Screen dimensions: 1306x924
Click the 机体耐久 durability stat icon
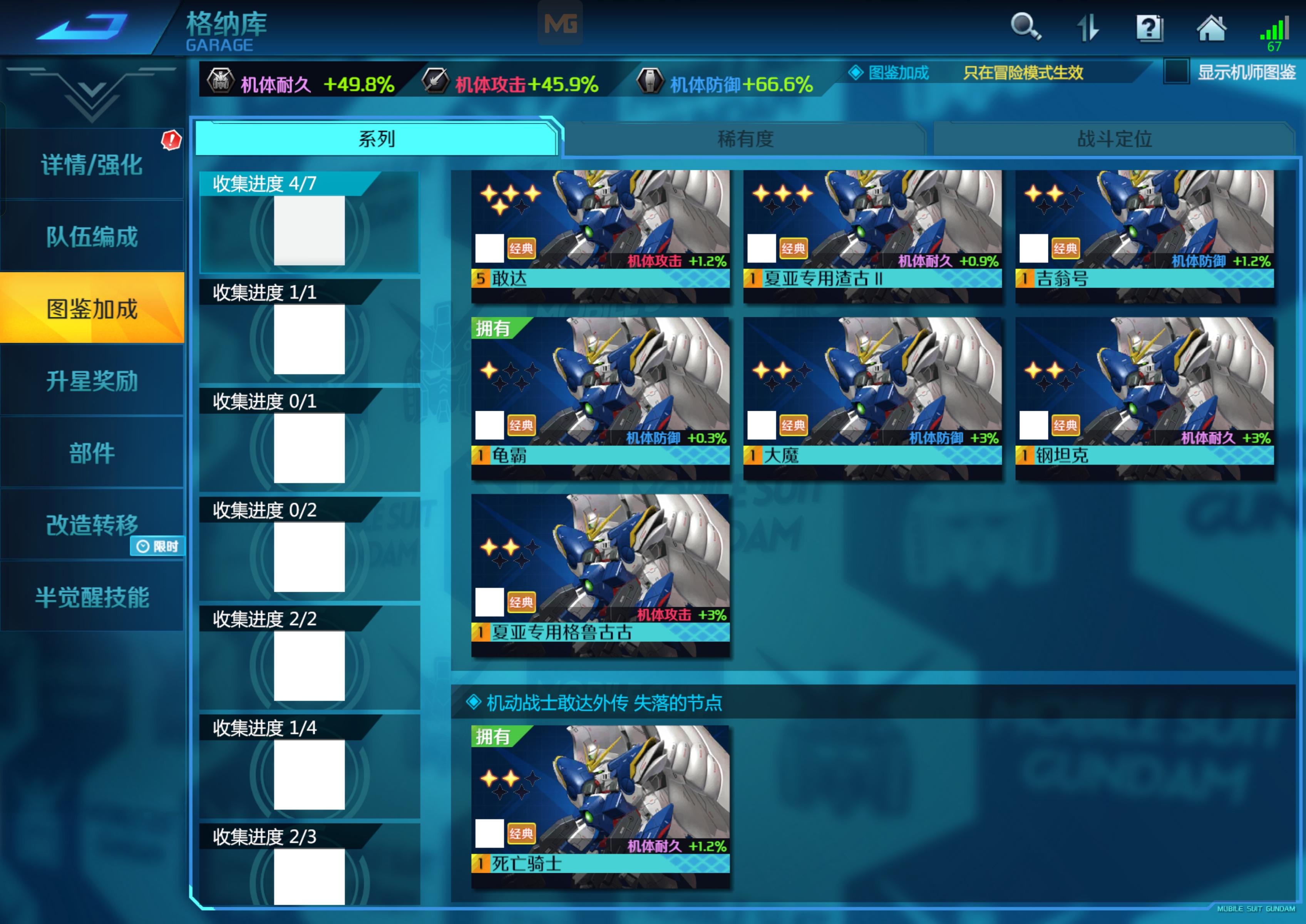coord(221,81)
